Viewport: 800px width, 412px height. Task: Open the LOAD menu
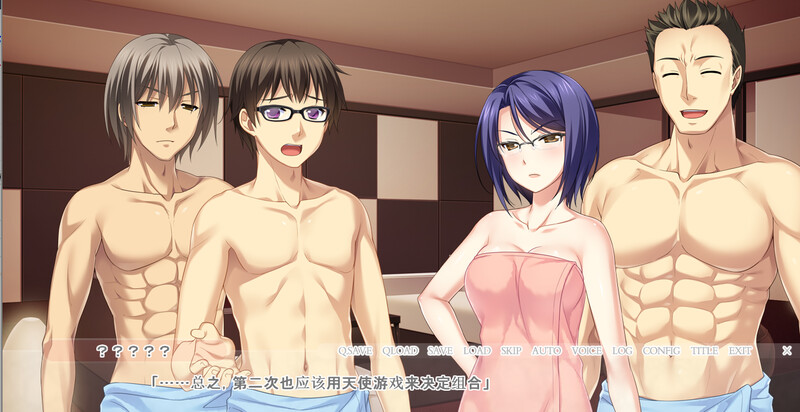tap(477, 351)
